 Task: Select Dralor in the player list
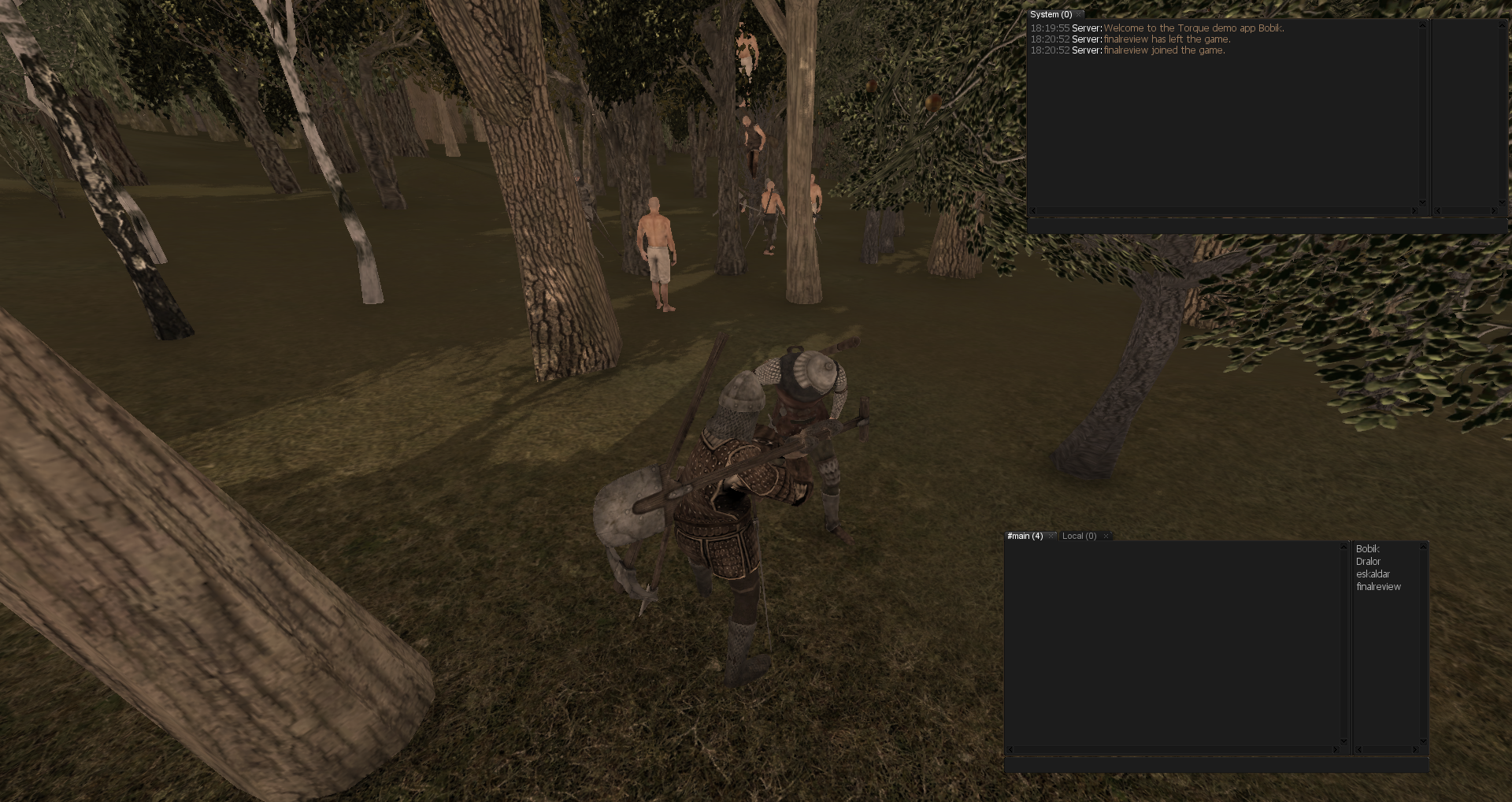click(1369, 562)
